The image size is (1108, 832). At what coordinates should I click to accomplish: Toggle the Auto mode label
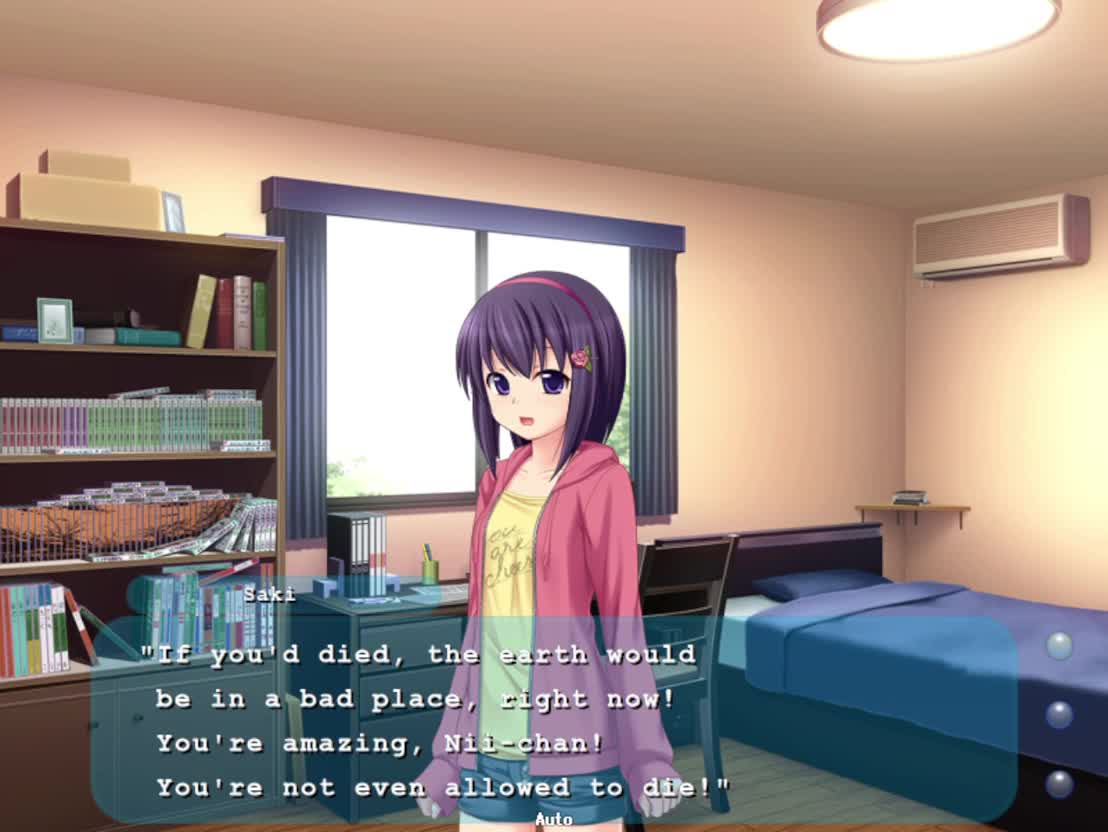[553, 820]
